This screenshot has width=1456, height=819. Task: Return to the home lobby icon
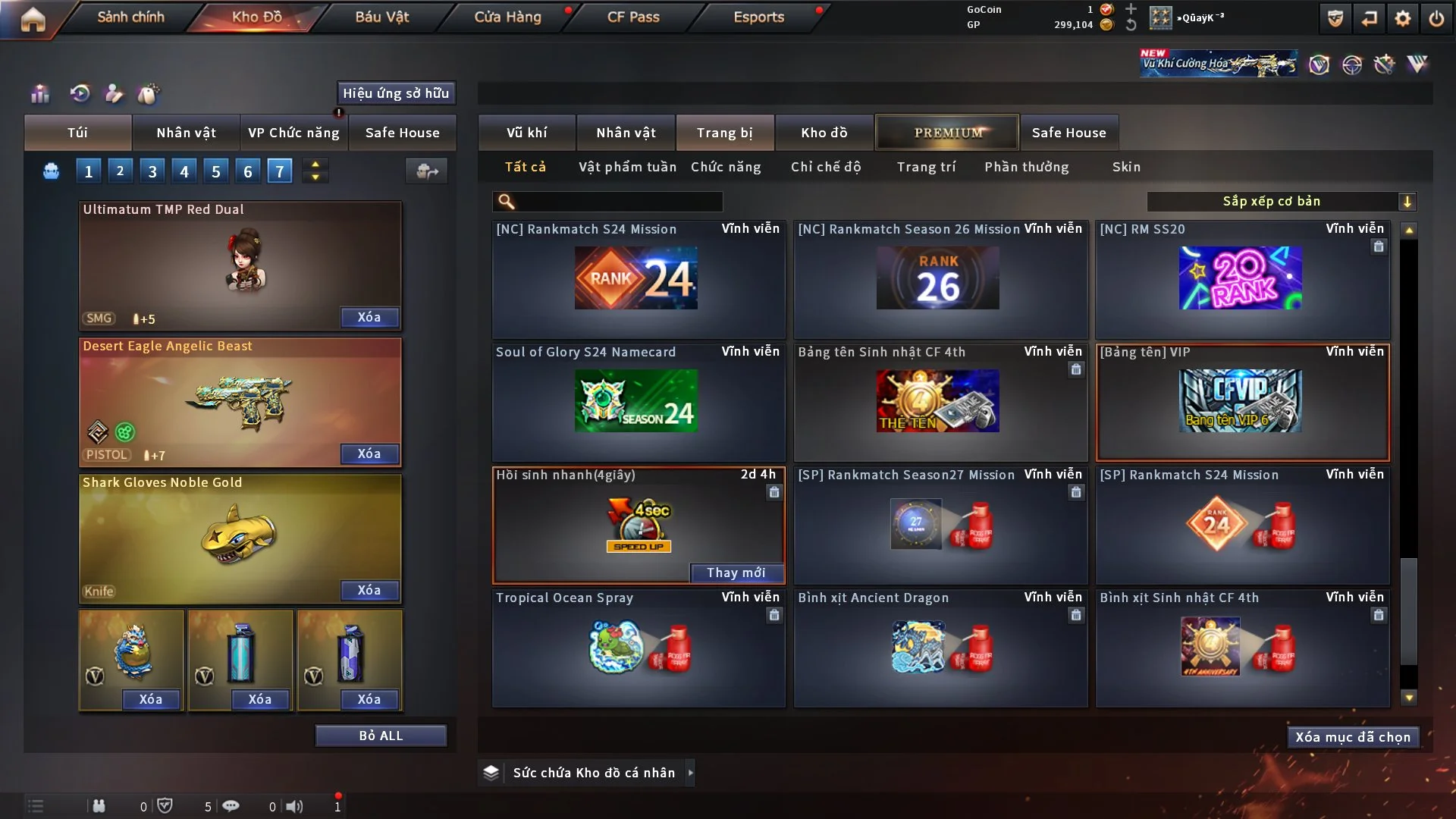point(33,19)
